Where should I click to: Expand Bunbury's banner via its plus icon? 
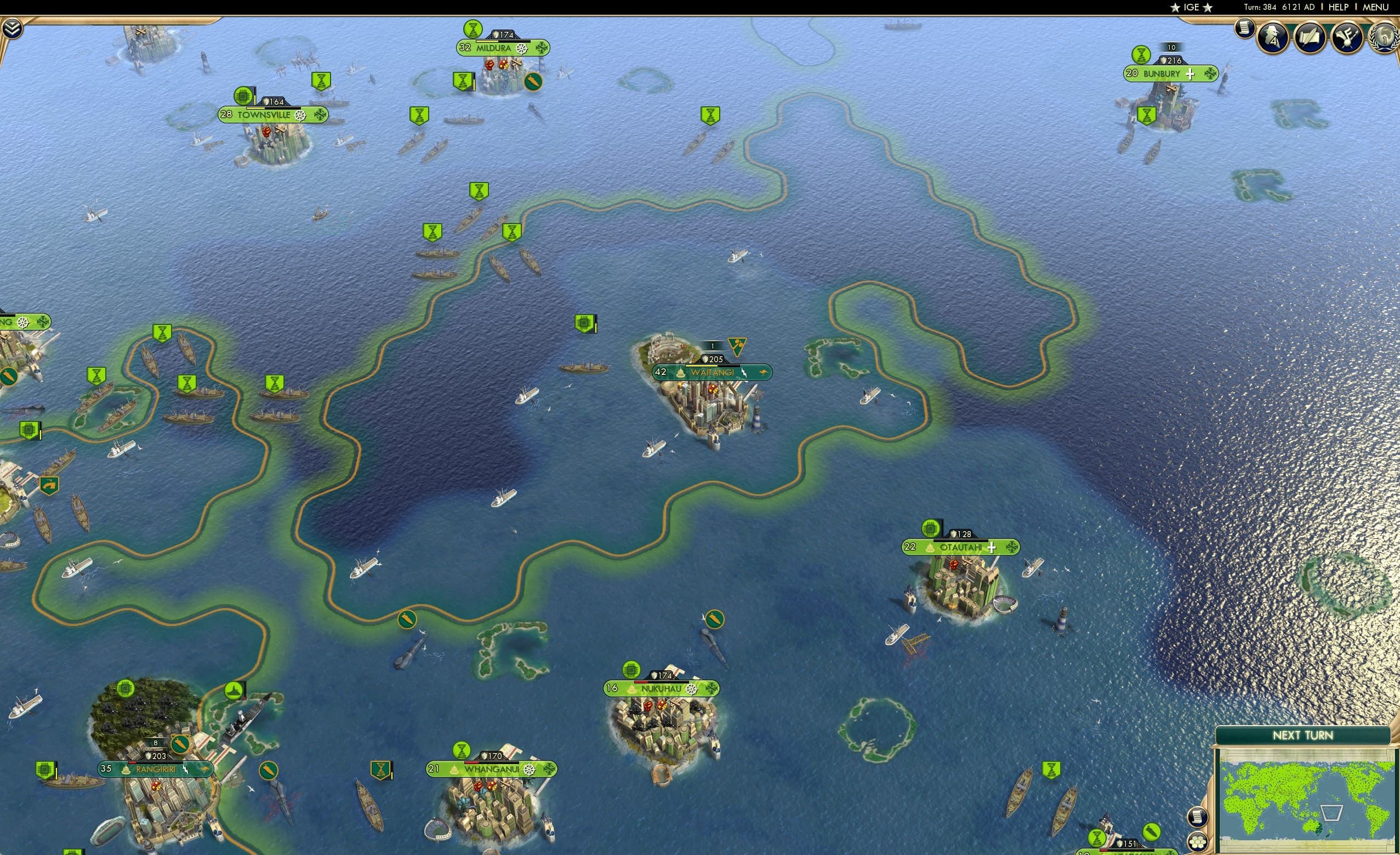click(x=1192, y=73)
